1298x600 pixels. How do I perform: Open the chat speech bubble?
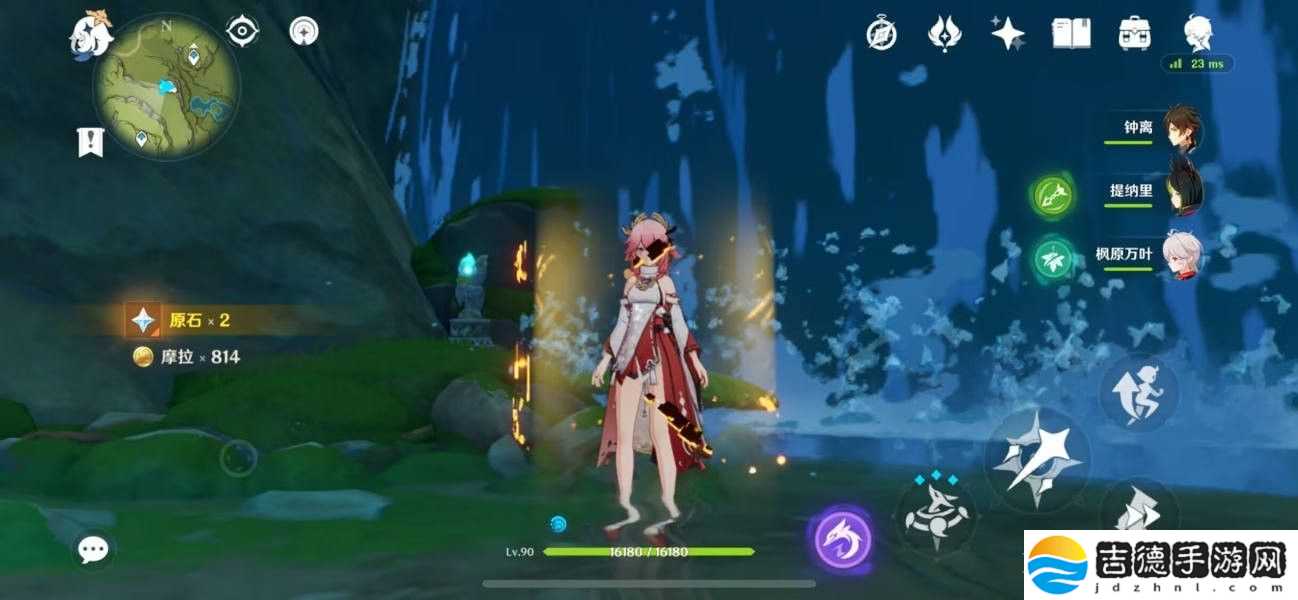coord(94,548)
